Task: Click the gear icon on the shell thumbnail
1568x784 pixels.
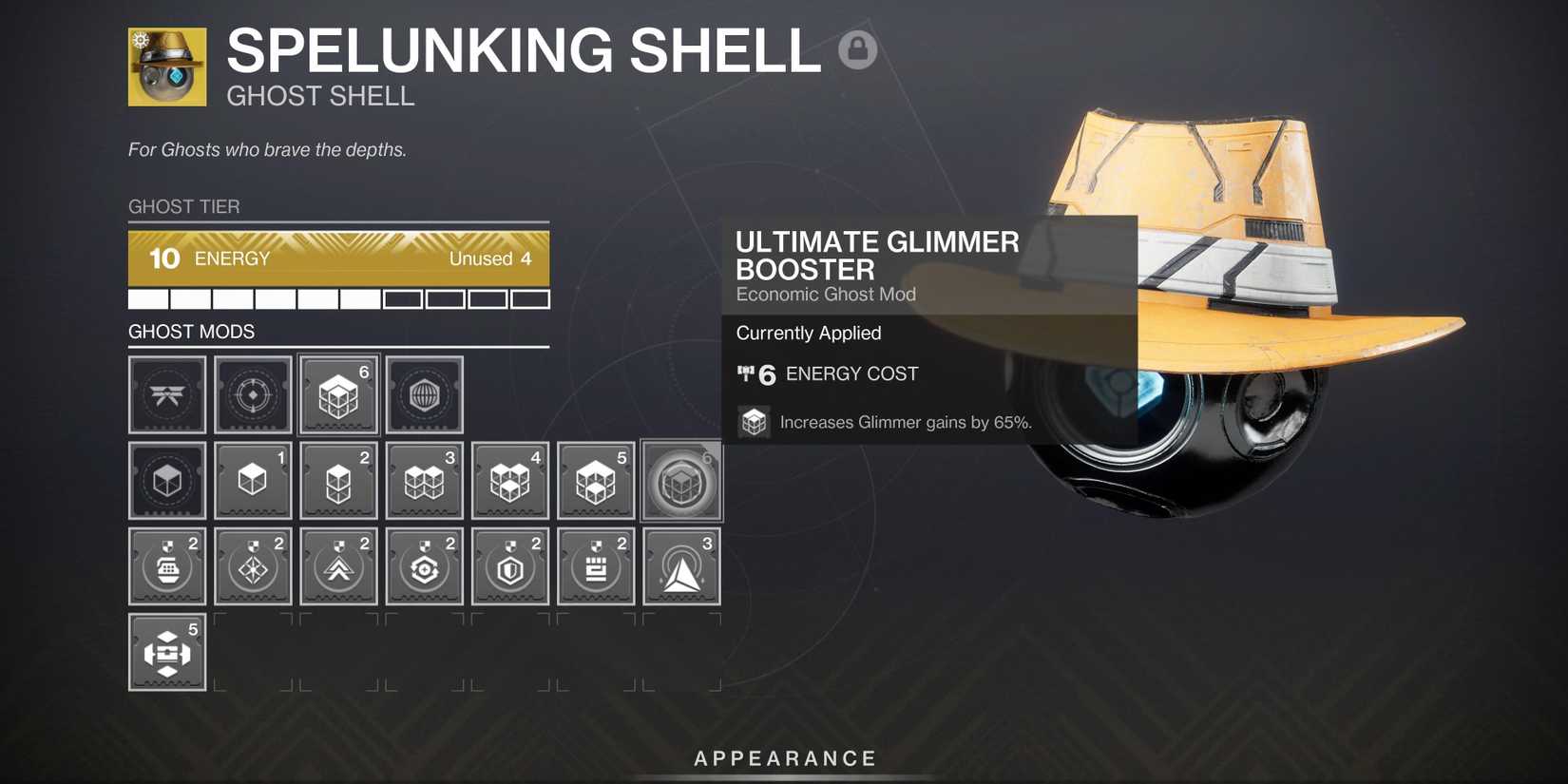Action: click(x=140, y=38)
